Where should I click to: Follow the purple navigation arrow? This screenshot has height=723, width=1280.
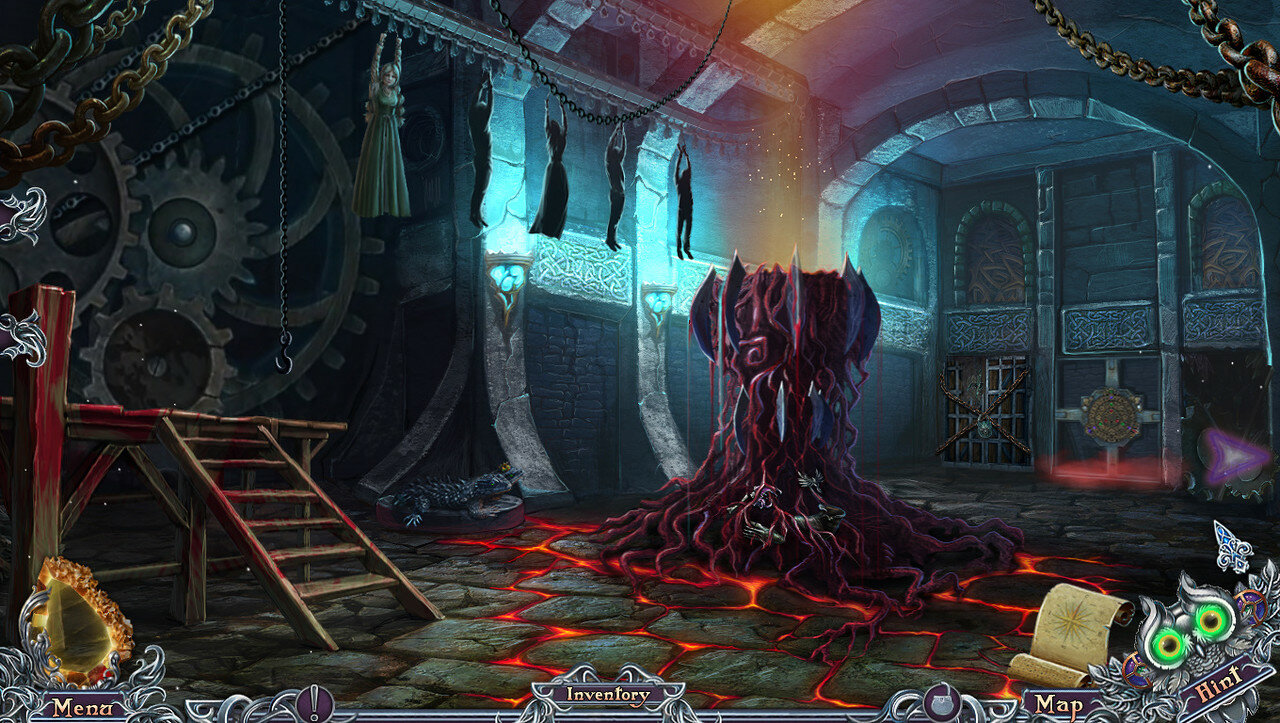[x=1233, y=457]
